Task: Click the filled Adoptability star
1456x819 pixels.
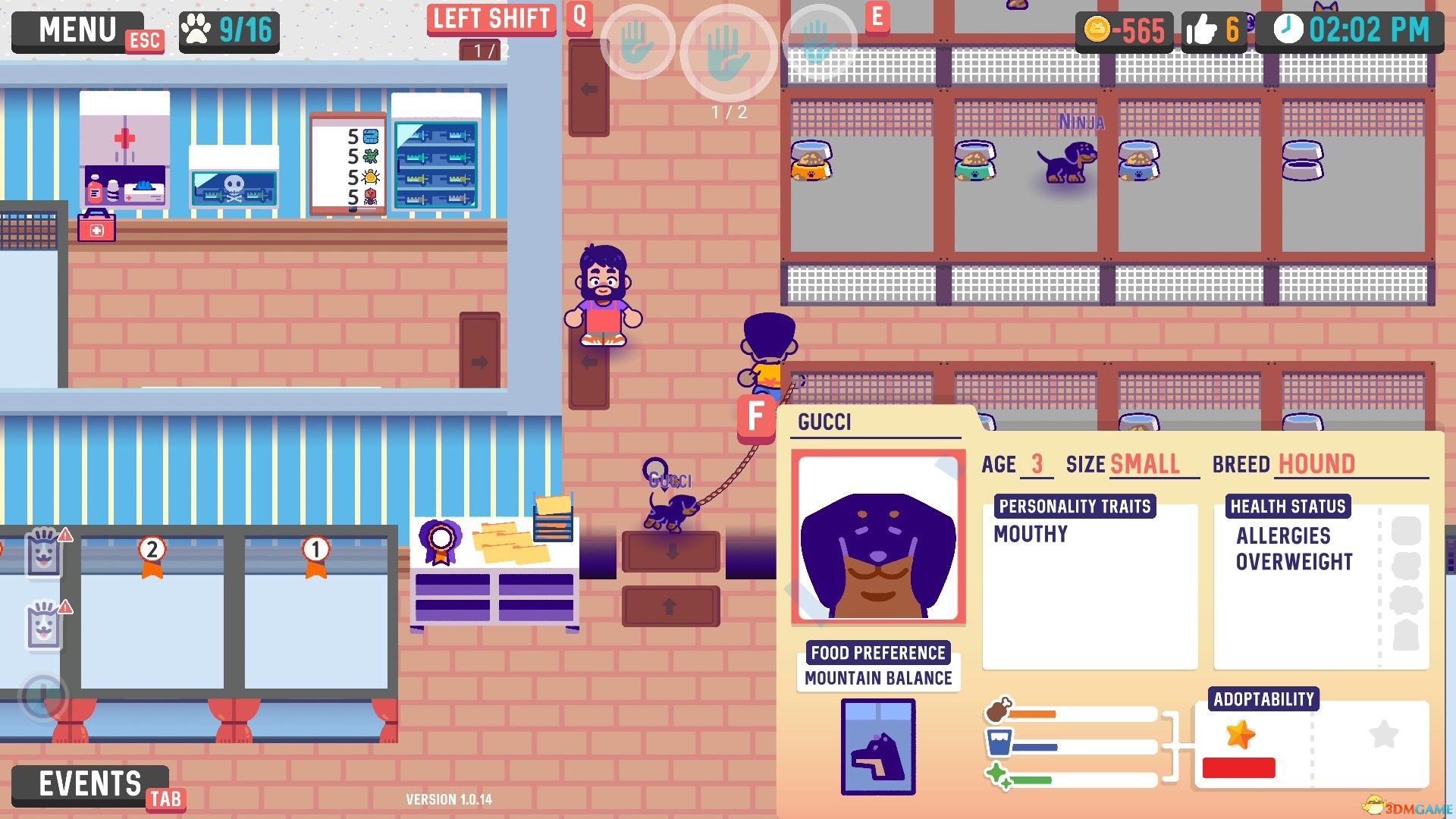Action: click(x=1242, y=733)
